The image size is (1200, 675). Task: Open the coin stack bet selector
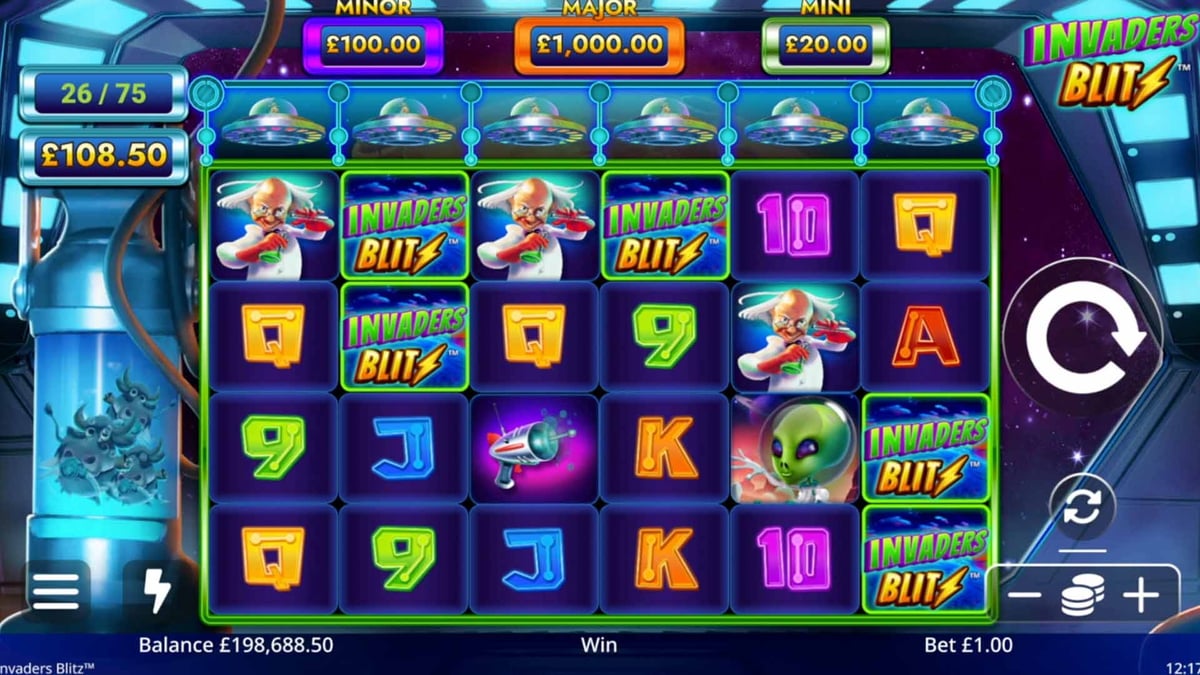(x=1082, y=597)
